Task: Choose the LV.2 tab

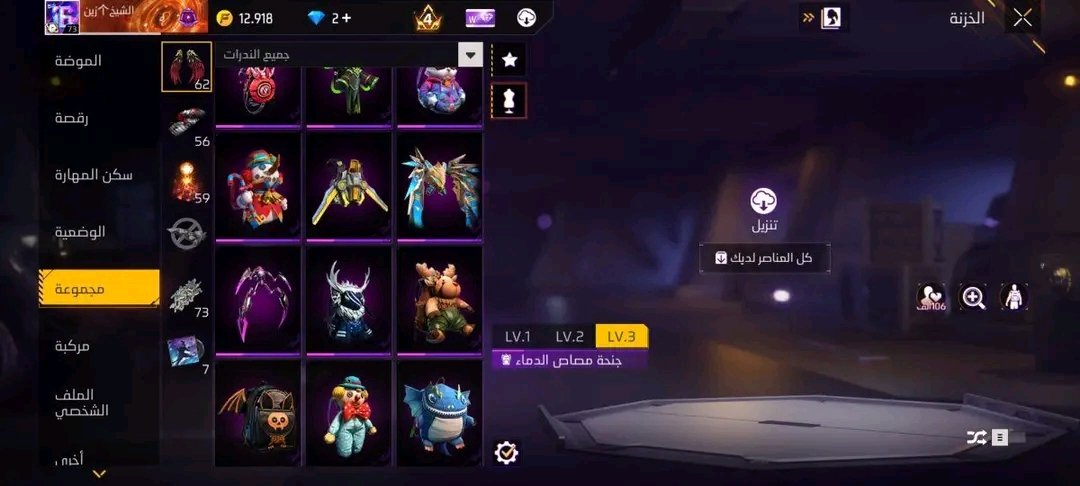Action: pos(569,336)
